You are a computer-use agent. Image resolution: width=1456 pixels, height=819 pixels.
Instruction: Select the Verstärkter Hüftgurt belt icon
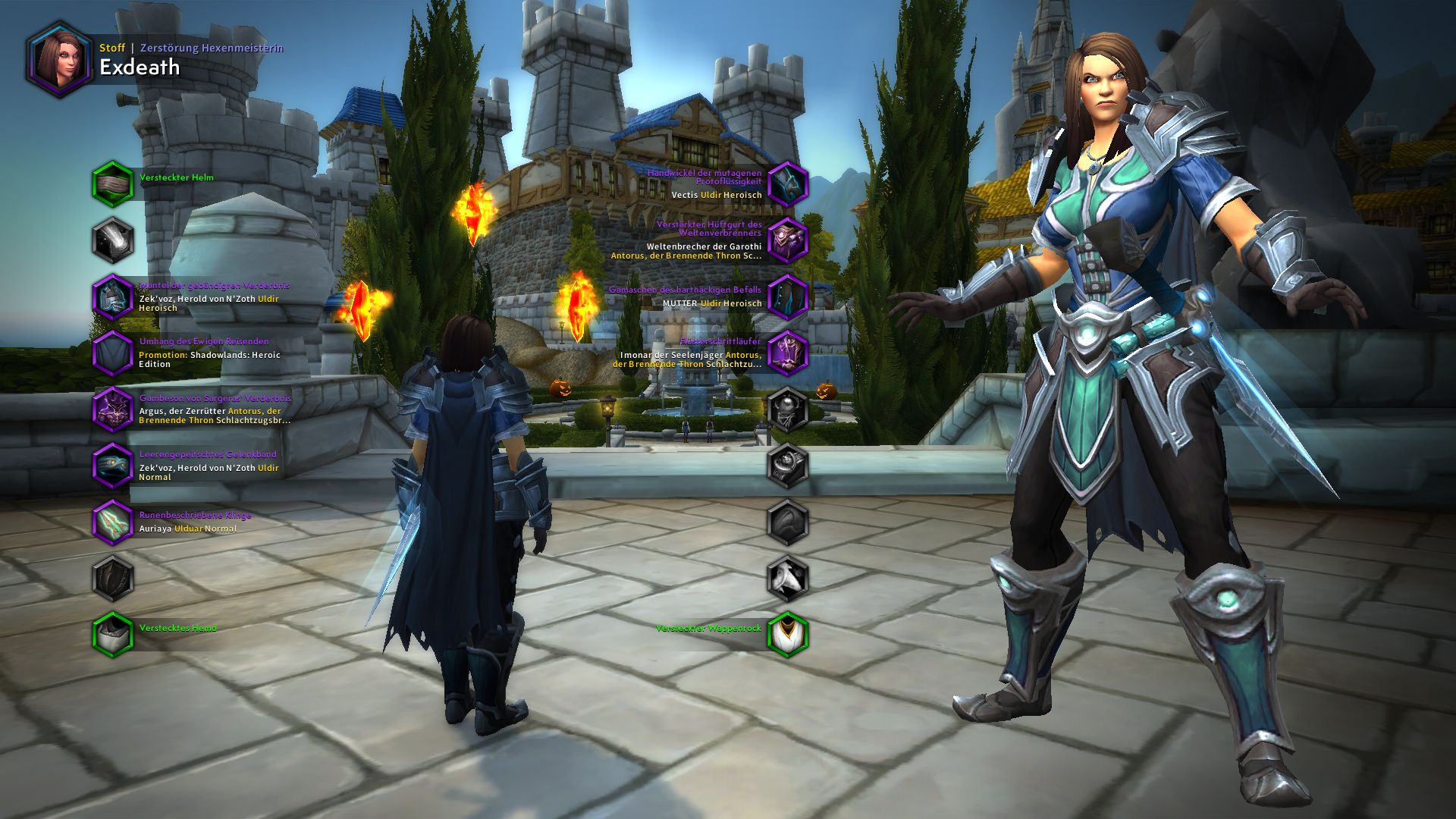789,237
